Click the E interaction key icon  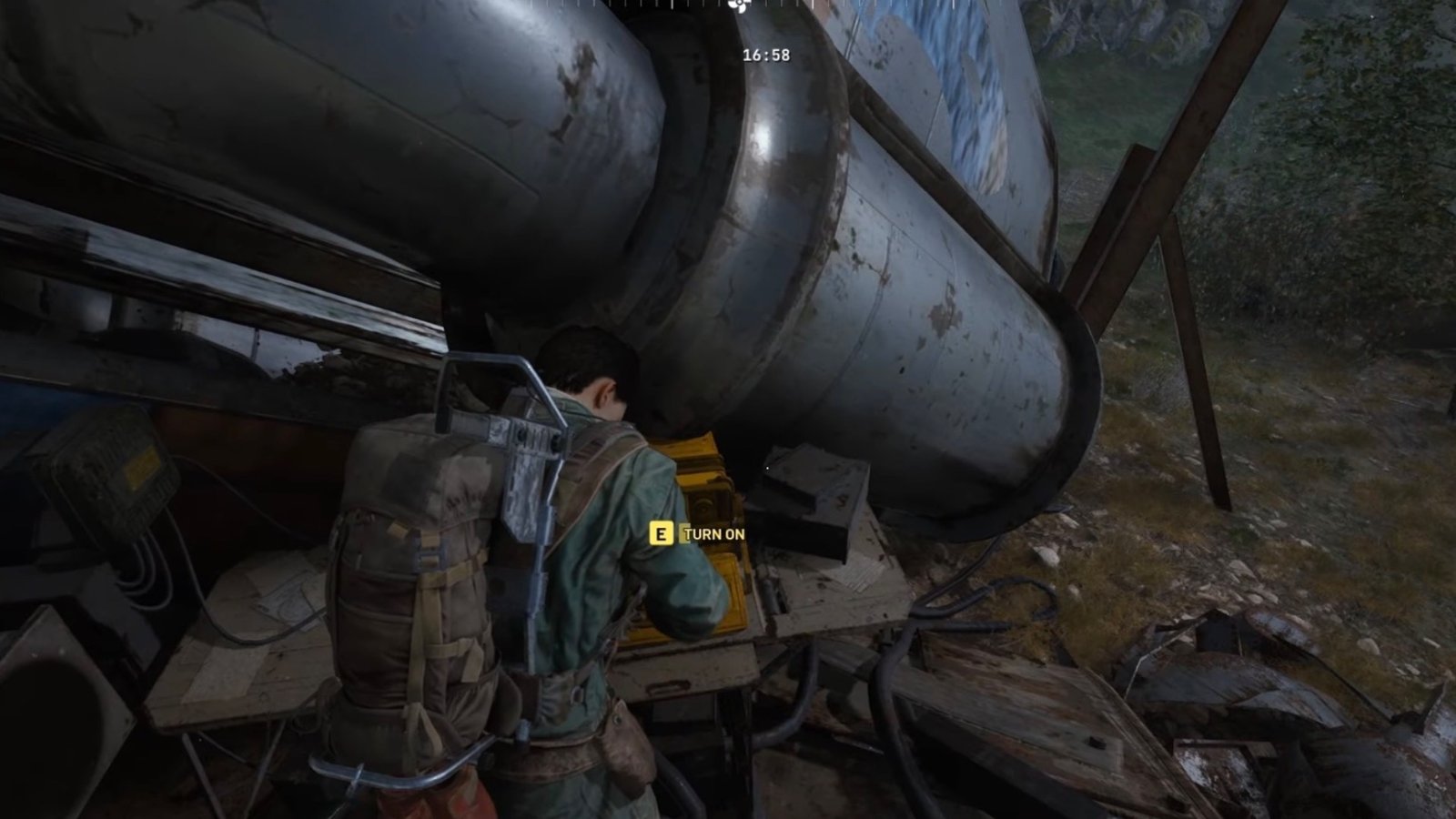pos(661,535)
